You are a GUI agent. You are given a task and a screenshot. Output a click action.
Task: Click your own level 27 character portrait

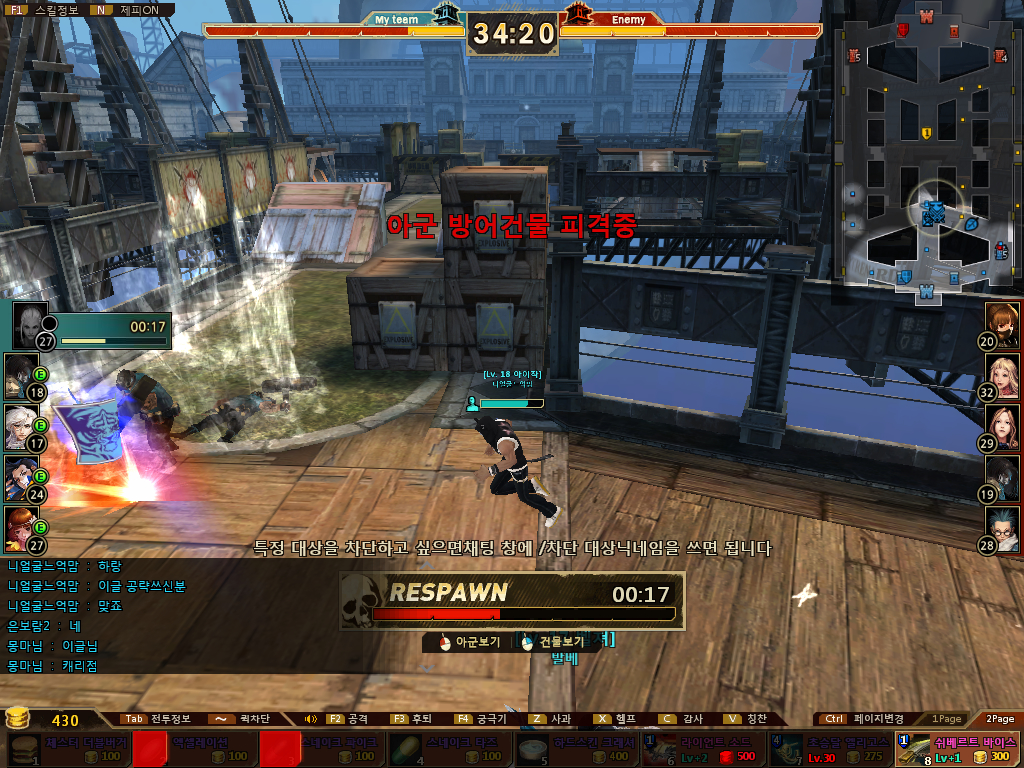click(31, 323)
